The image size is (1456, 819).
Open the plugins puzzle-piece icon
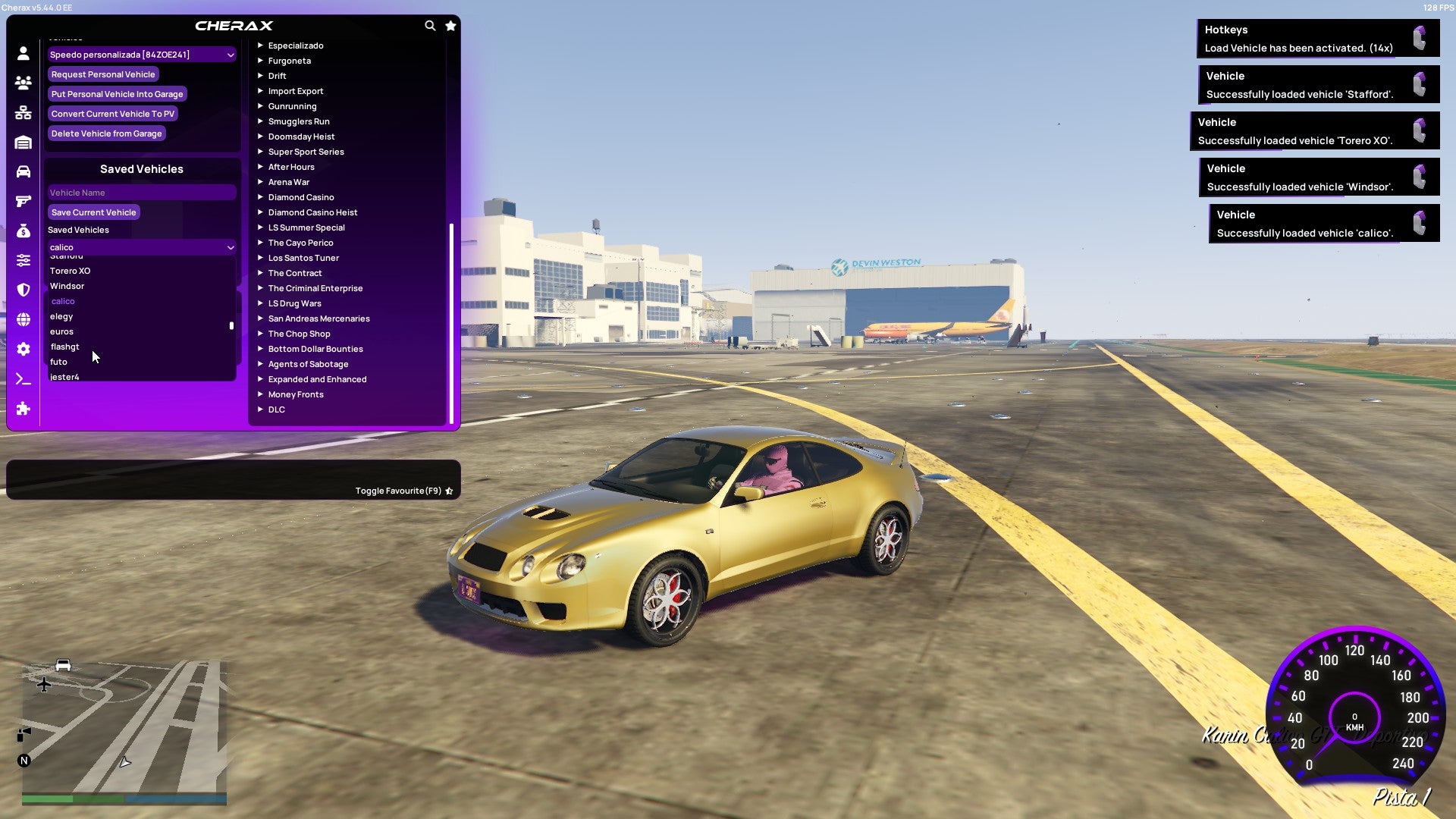tap(23, 409)
